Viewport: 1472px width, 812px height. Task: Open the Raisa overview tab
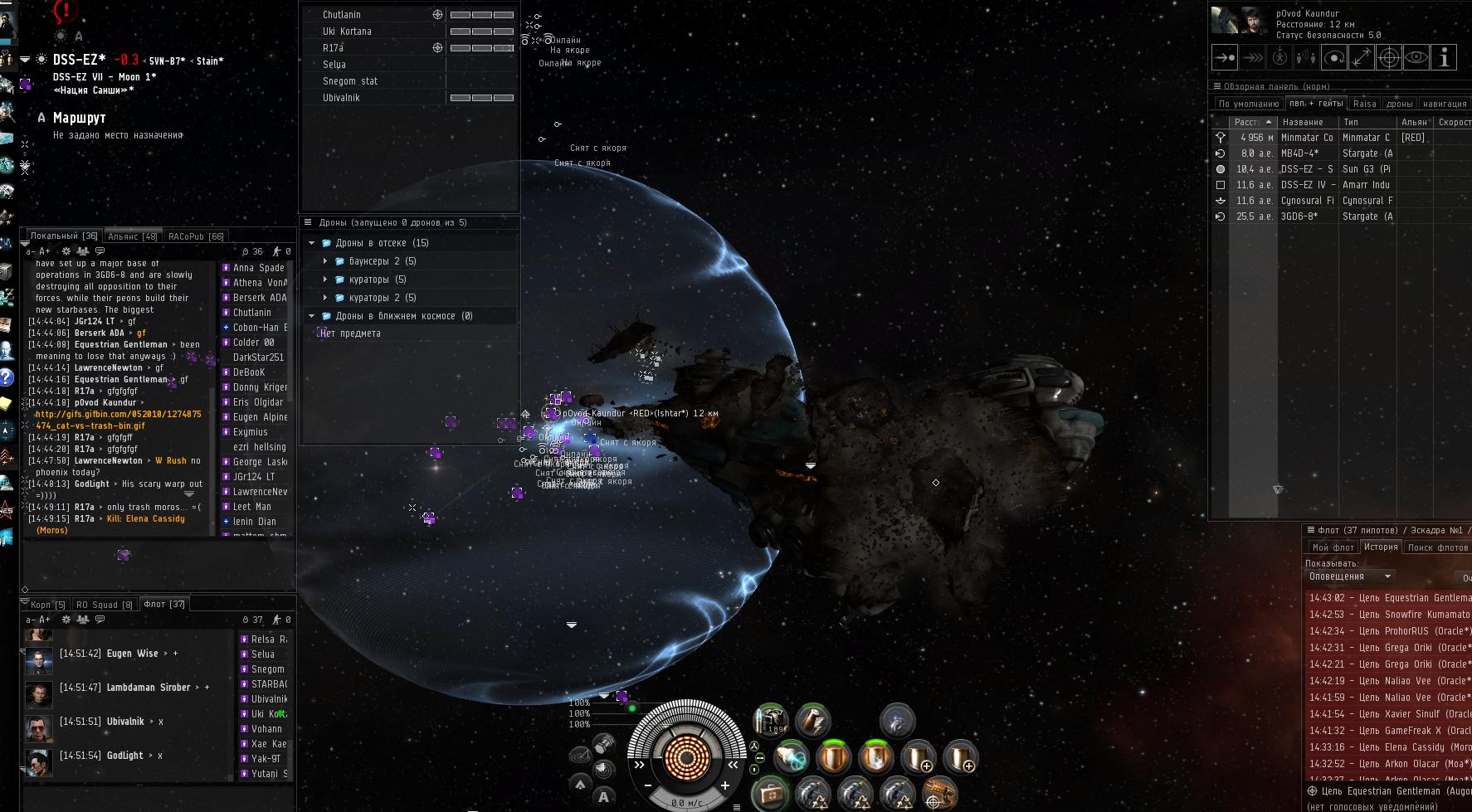[1364, 104]
